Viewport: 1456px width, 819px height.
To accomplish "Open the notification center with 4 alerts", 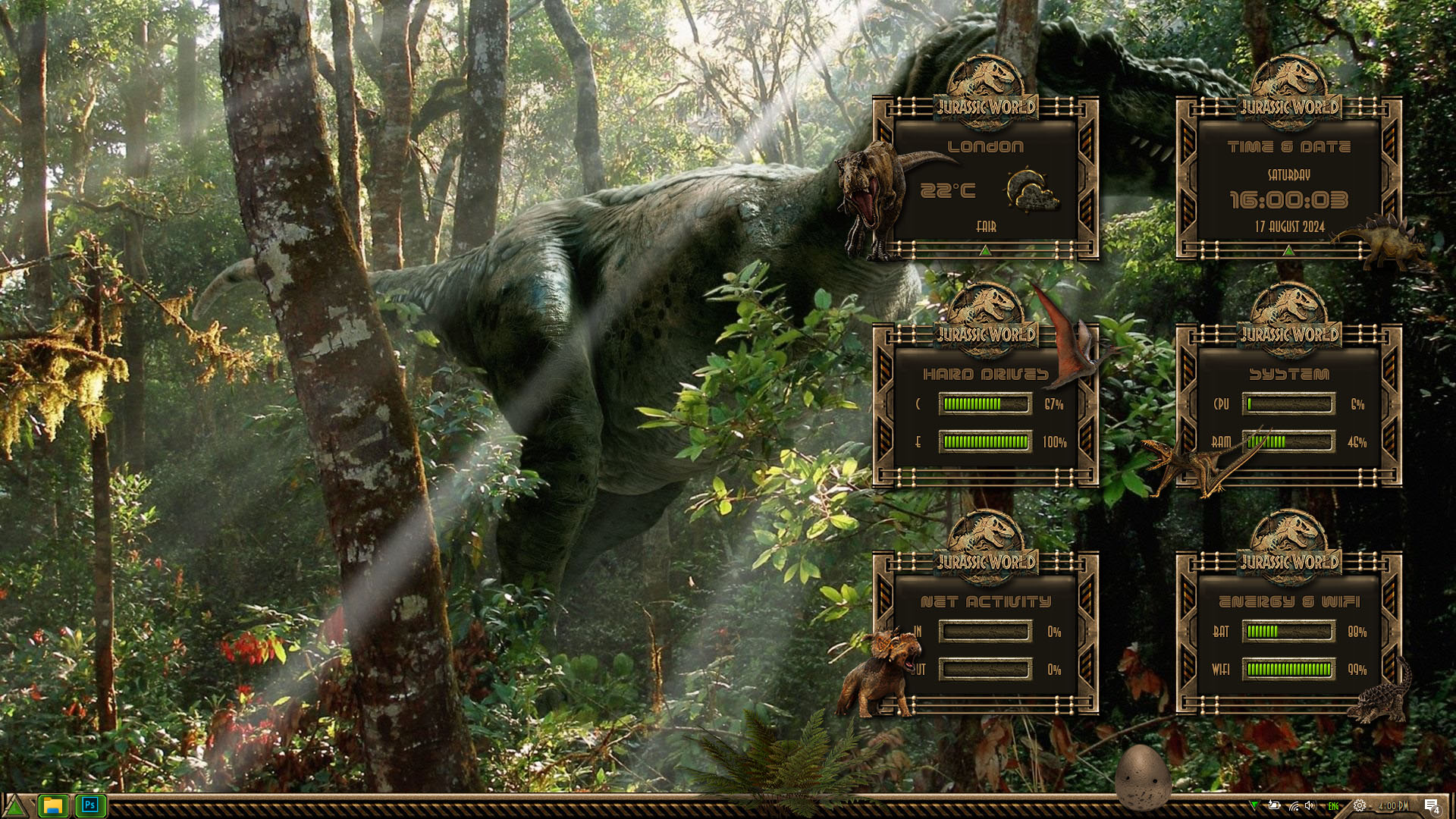I will (x=1431, y=806).
